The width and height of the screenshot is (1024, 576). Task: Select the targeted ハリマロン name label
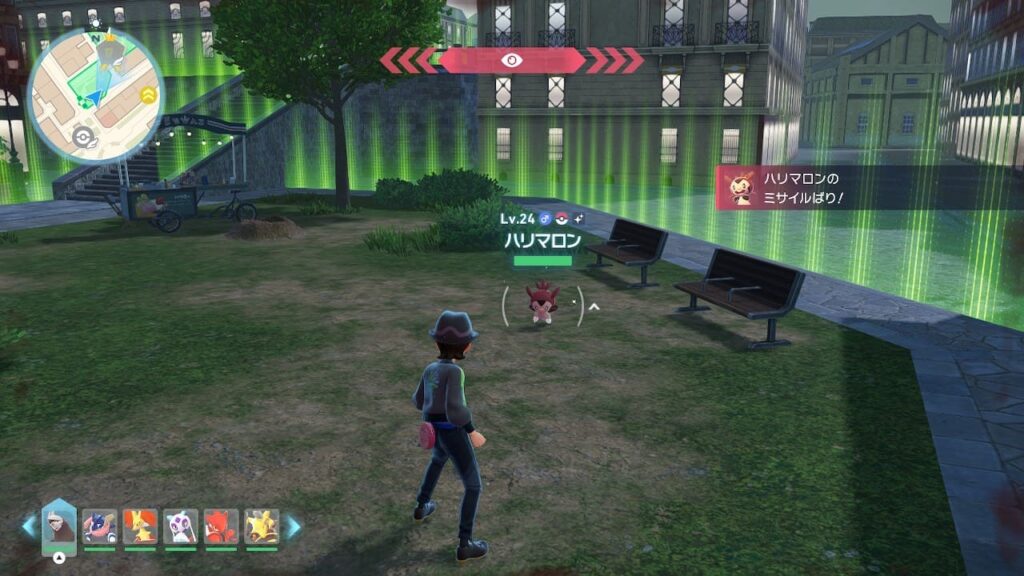[x=543, y=241]
